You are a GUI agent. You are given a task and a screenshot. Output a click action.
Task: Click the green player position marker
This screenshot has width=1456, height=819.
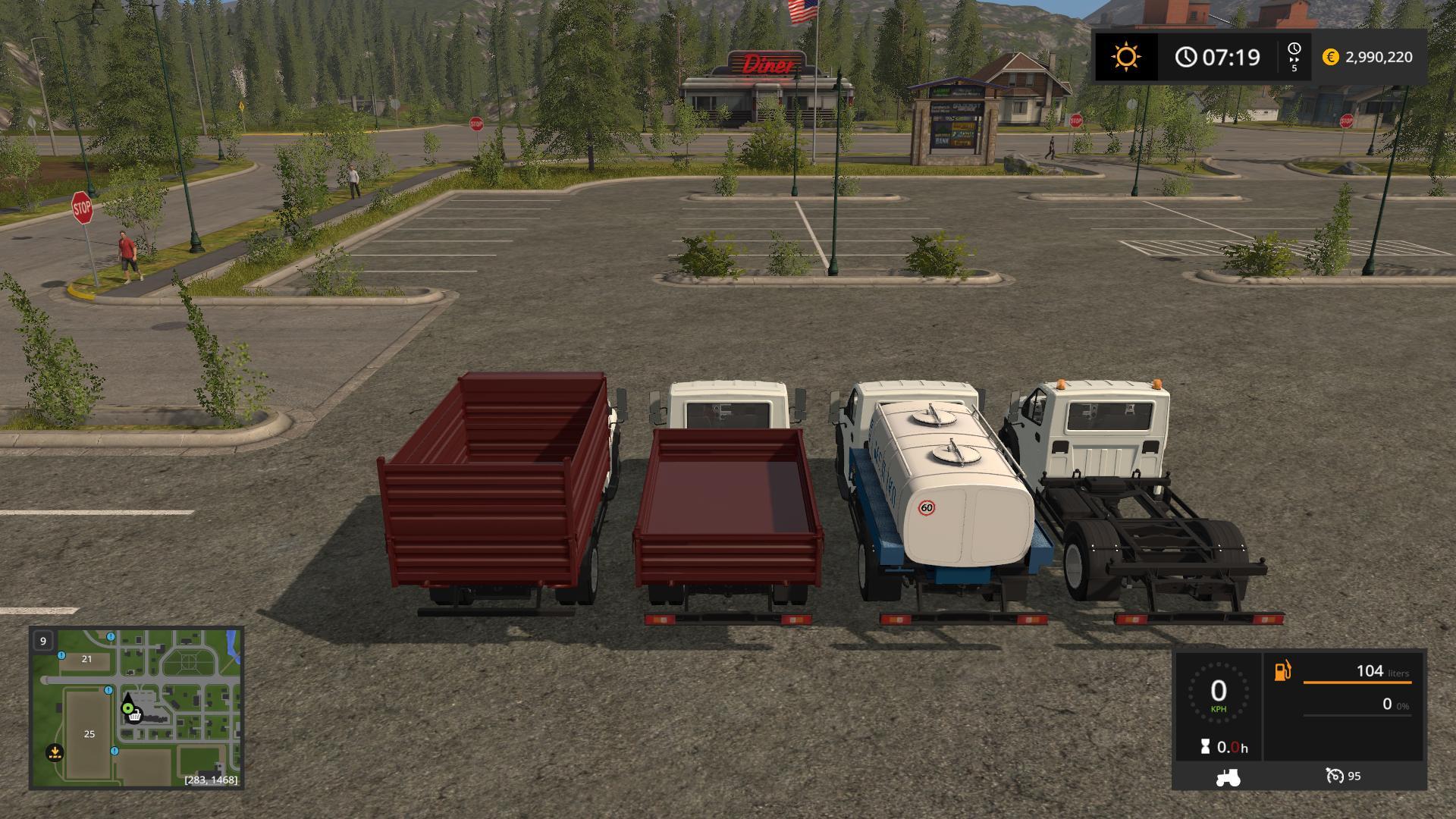pyautogui.click(x=128, y=709)
